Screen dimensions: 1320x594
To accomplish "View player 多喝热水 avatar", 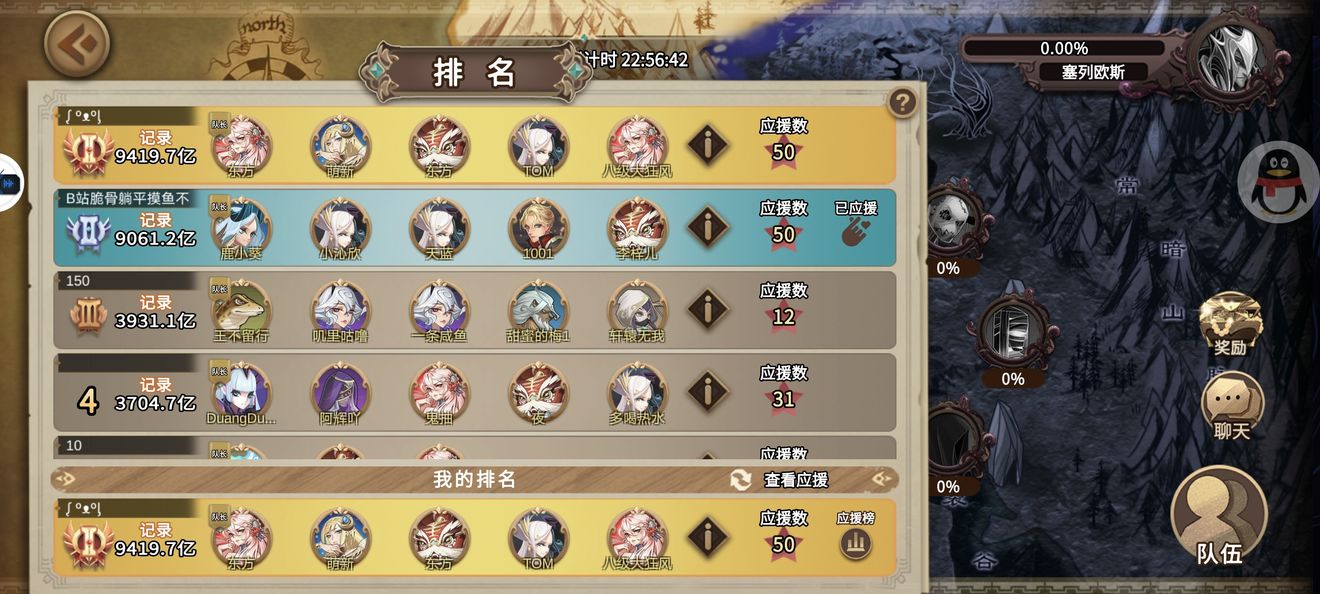I will 637,391.
